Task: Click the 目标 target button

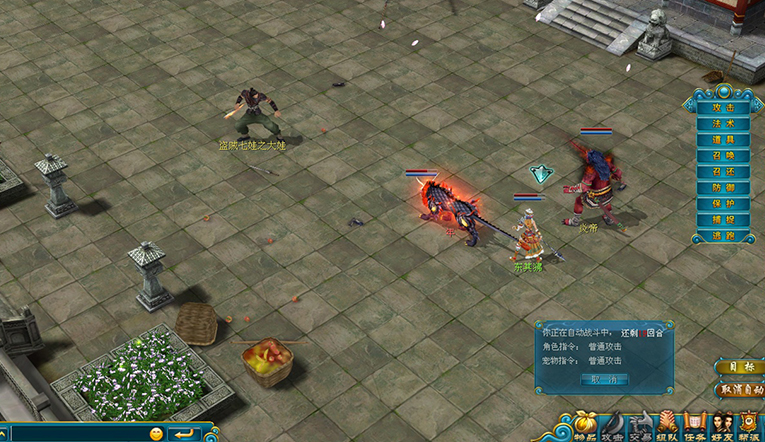Action: pyautogui.click(x=739, y=367)
